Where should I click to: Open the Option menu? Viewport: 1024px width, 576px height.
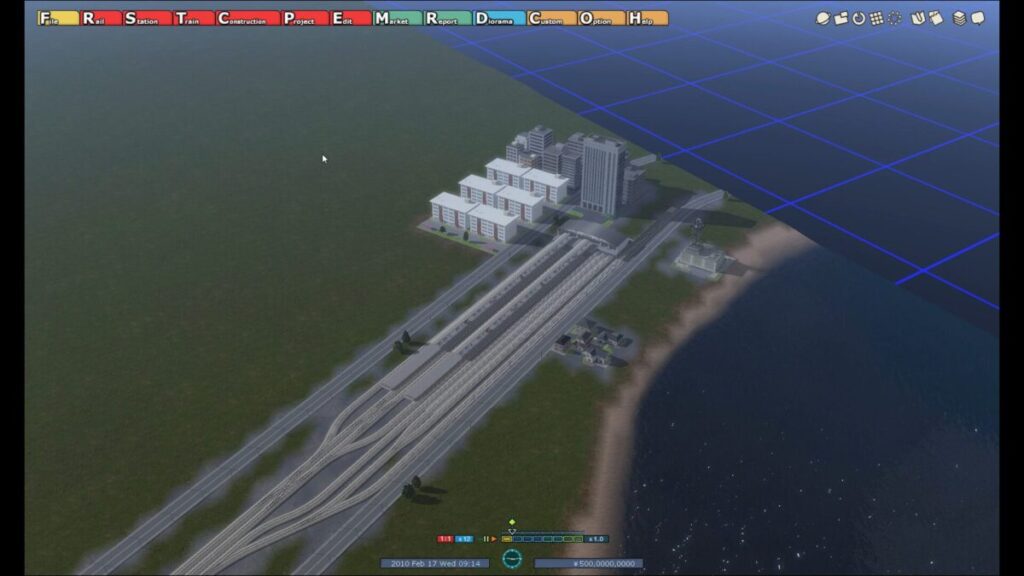tap(600, 18)
